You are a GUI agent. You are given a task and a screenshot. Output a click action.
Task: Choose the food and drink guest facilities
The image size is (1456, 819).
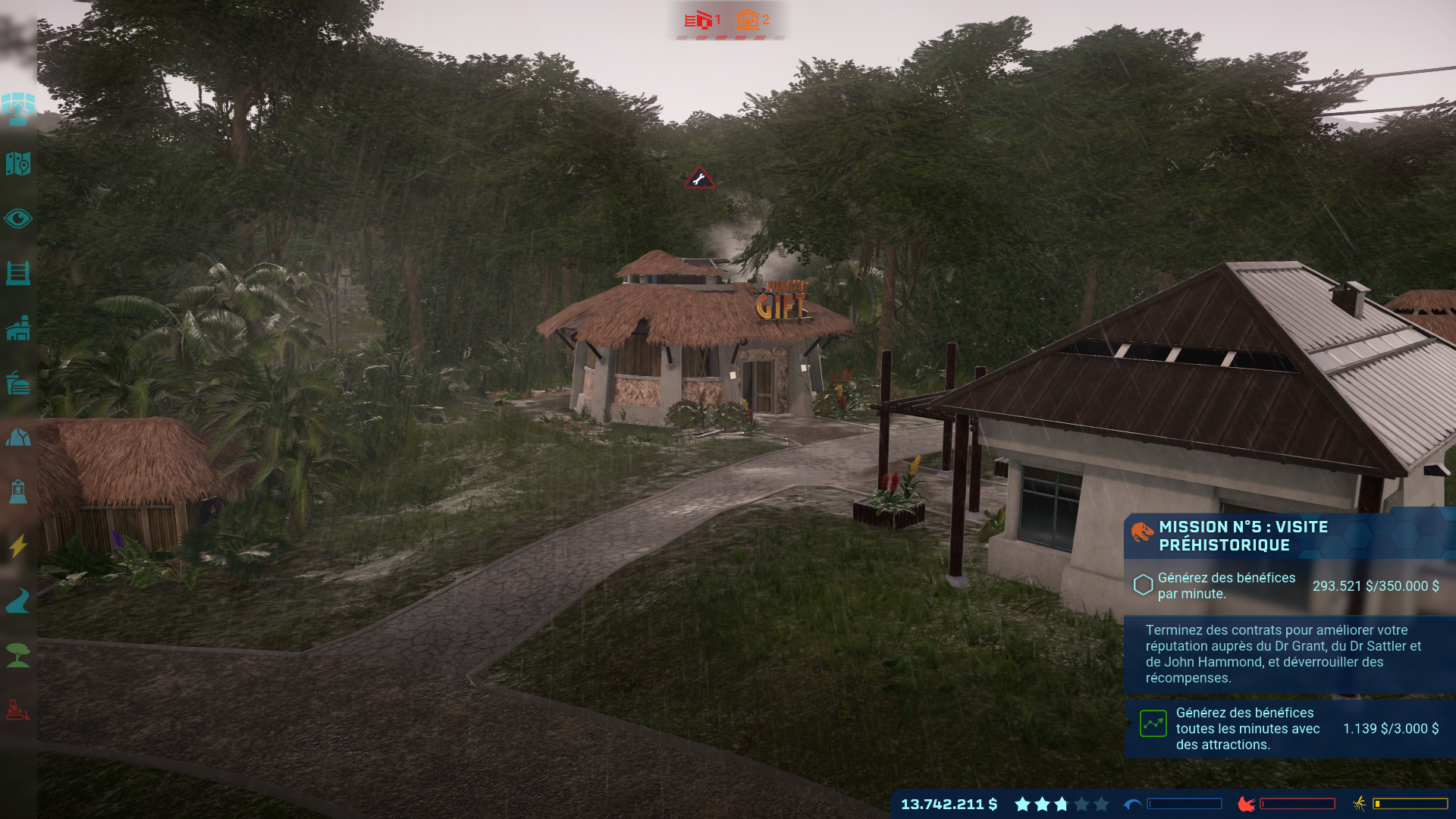pos(18,384)
